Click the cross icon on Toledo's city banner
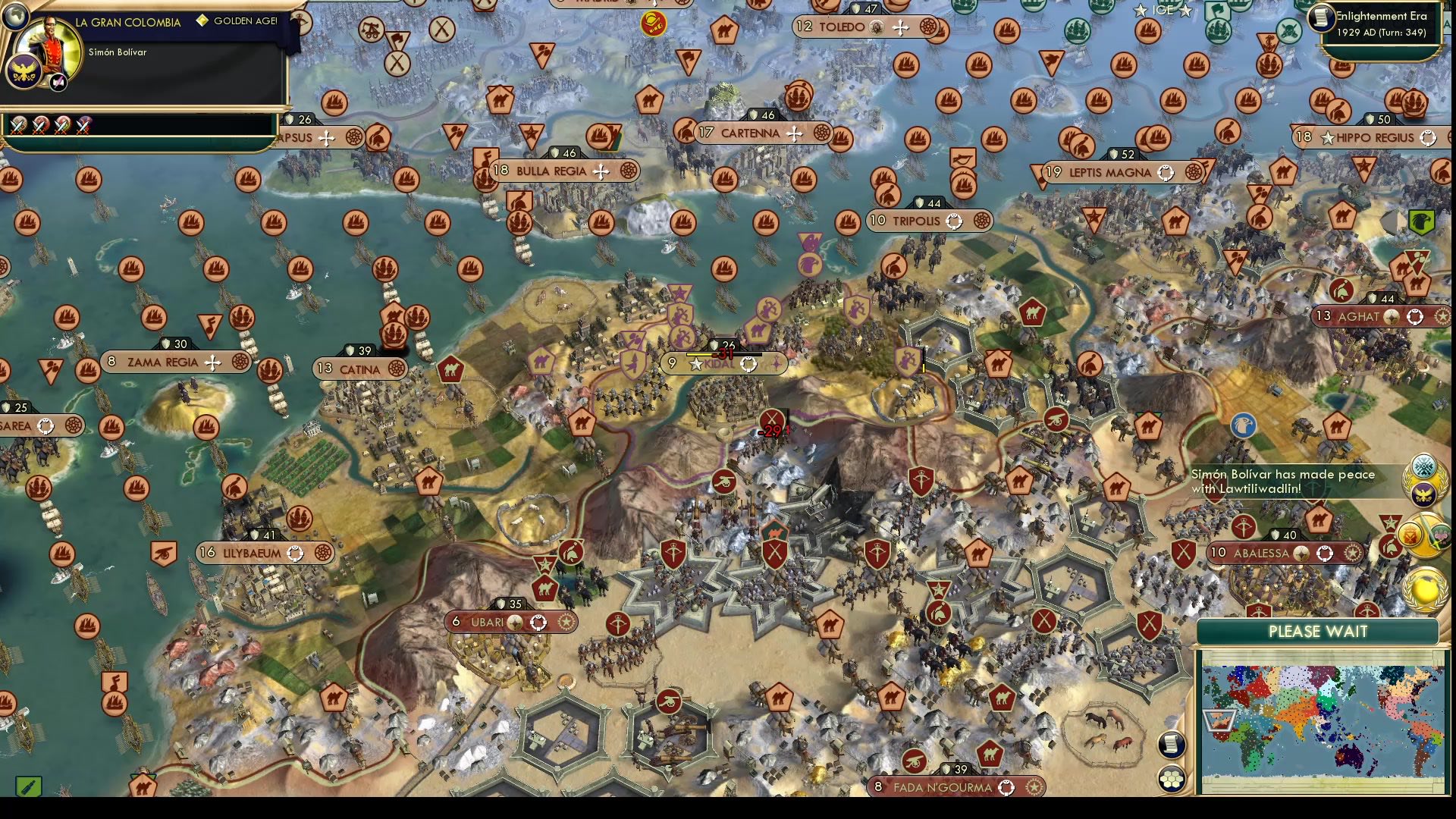 click(900, 27)
